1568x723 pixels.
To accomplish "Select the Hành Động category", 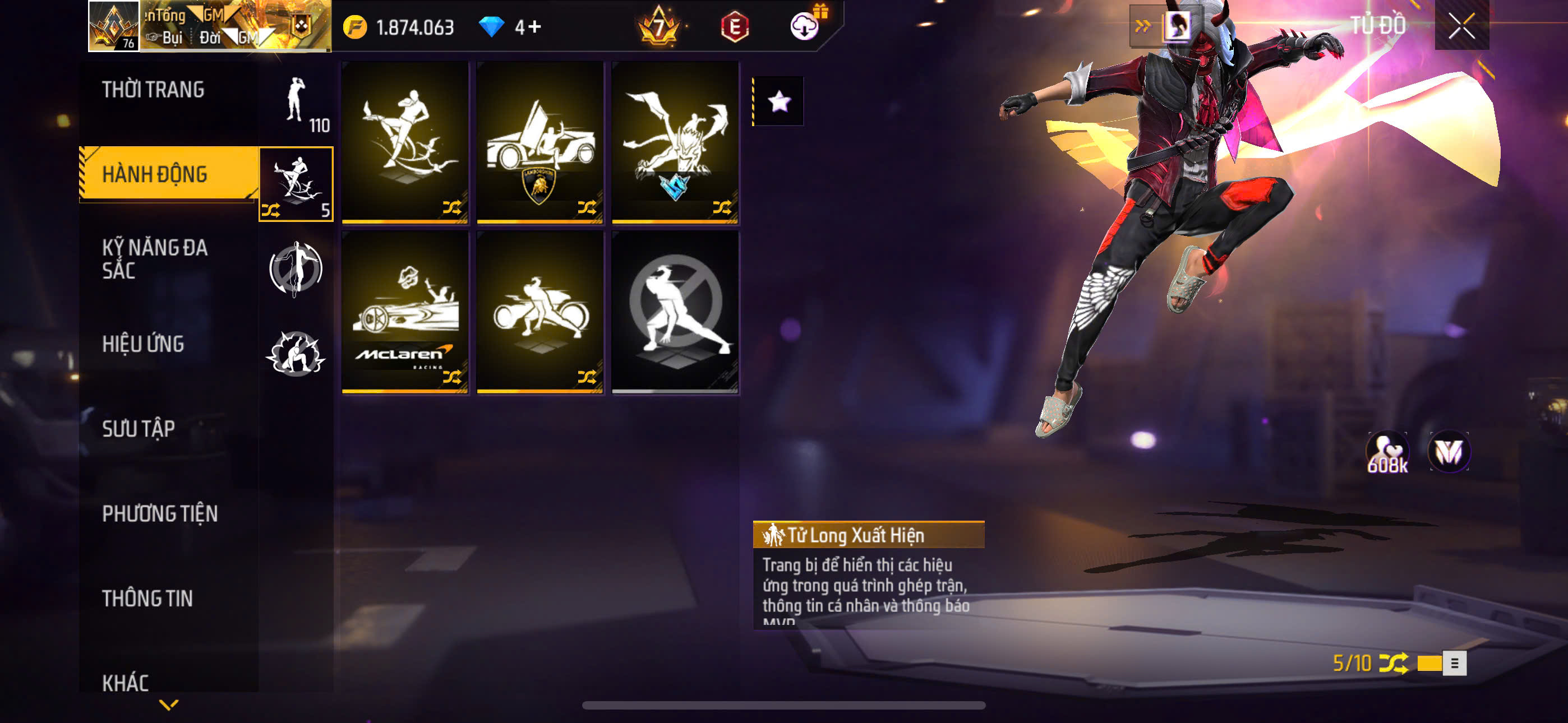I will (155, 174).
